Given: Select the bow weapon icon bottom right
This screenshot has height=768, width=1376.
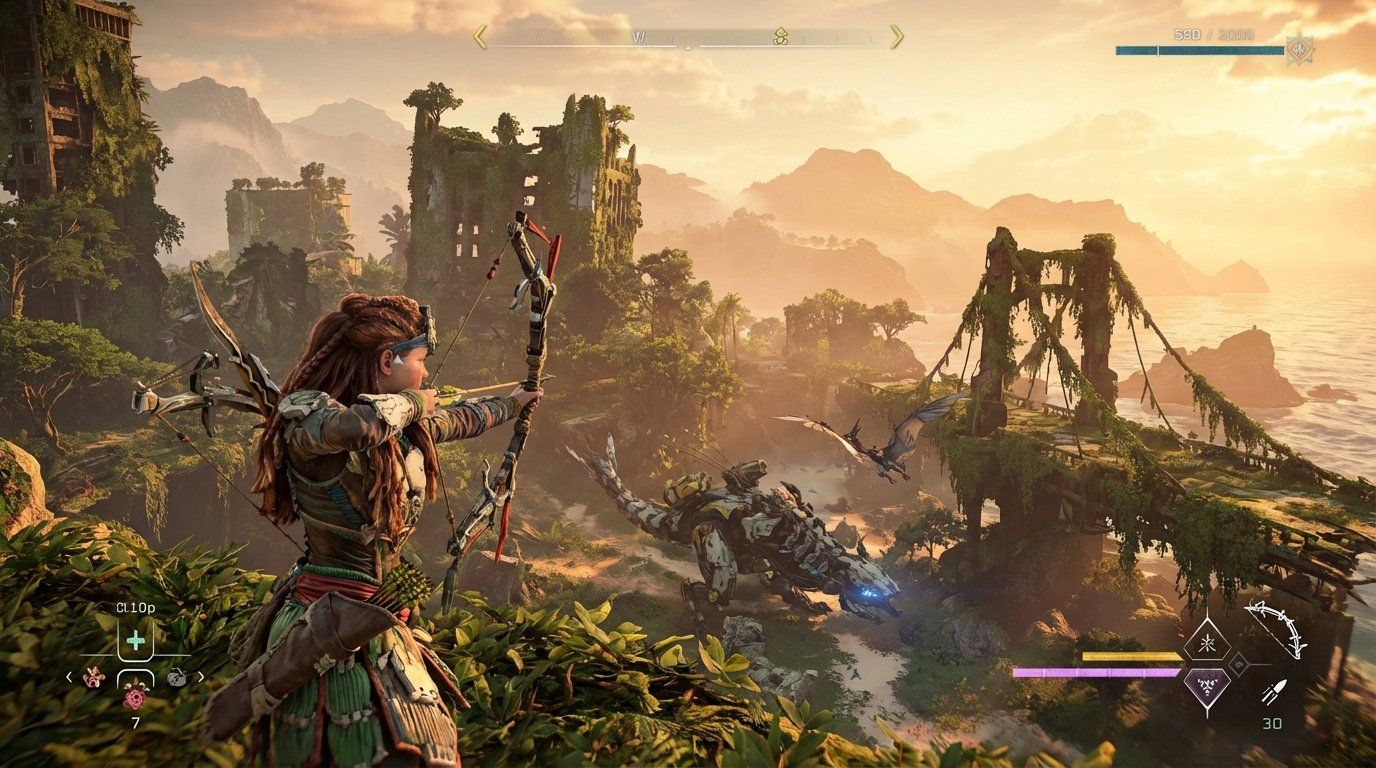Looking at the screenshot, I should (1274, 631).
